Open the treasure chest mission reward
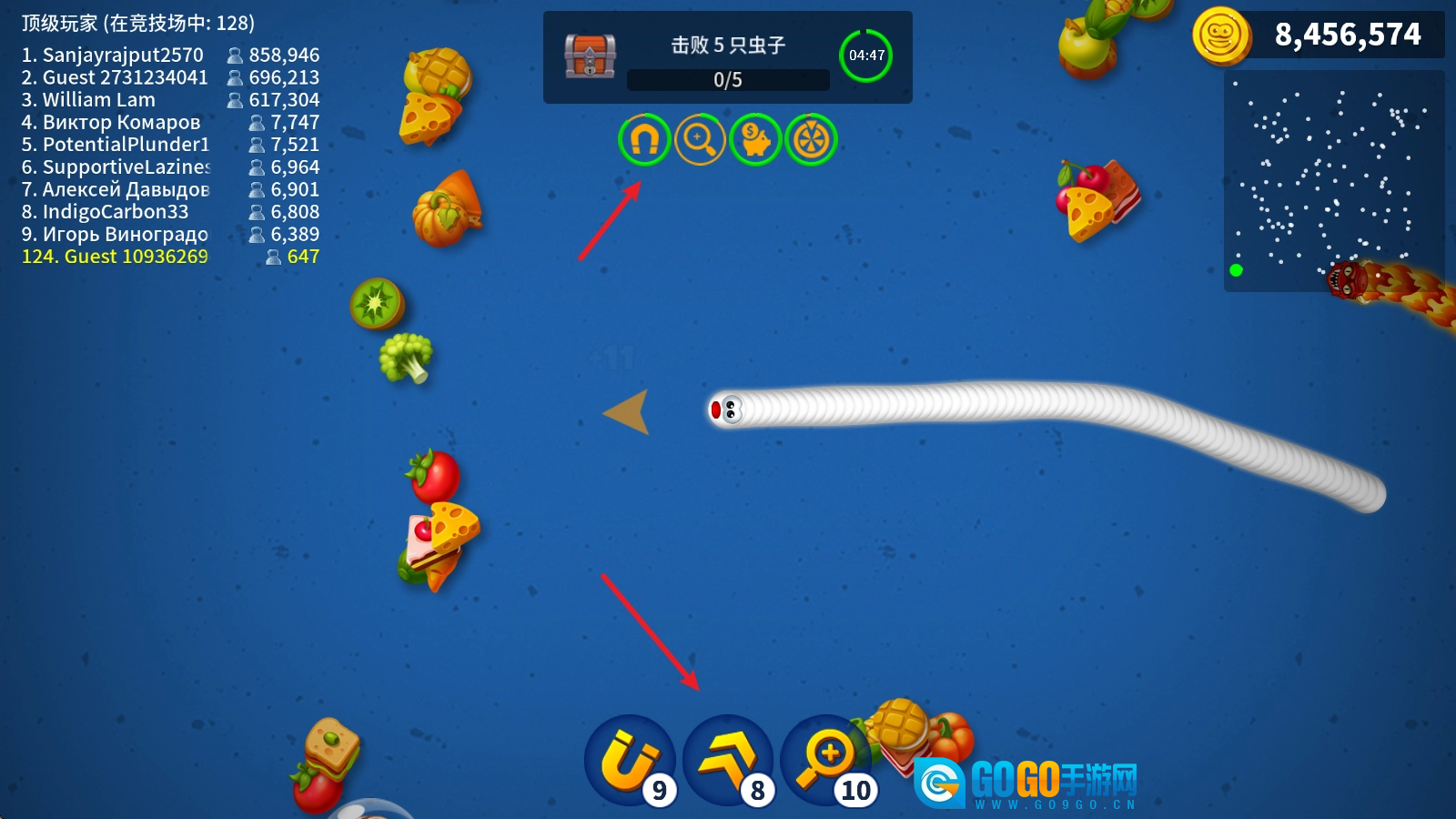The image size is (1456, 819). [x=590, y=56]
